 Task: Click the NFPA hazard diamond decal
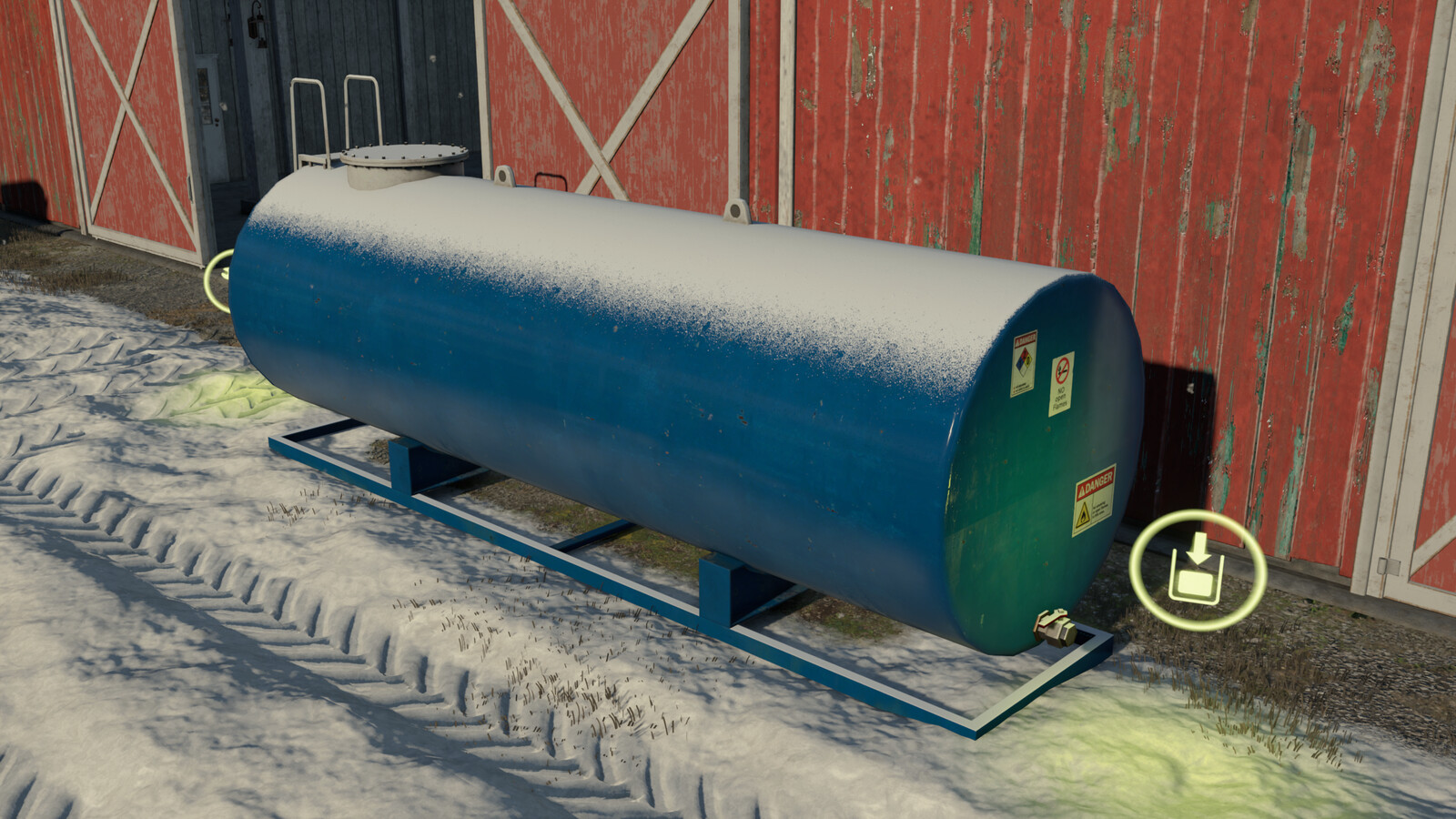pyautogui.click(x=1024, y=363)
